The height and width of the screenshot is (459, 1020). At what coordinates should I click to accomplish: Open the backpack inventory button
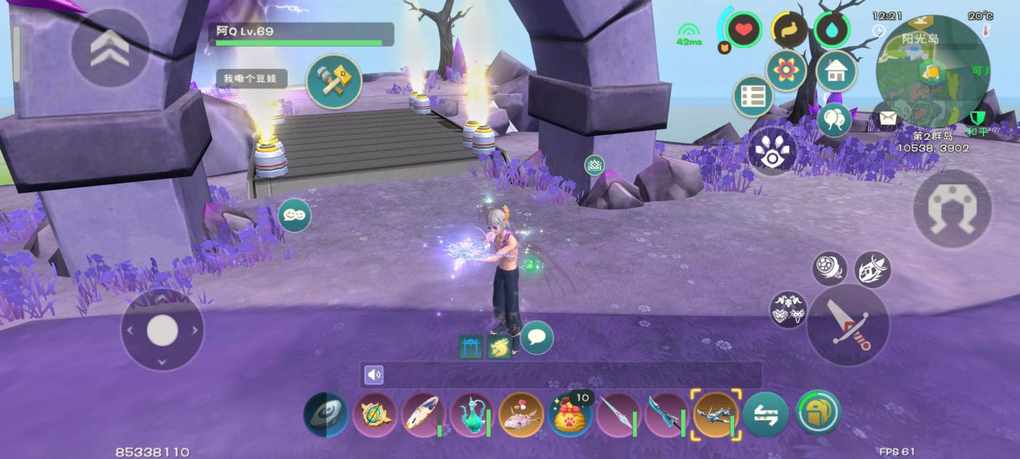pos(818,412)
